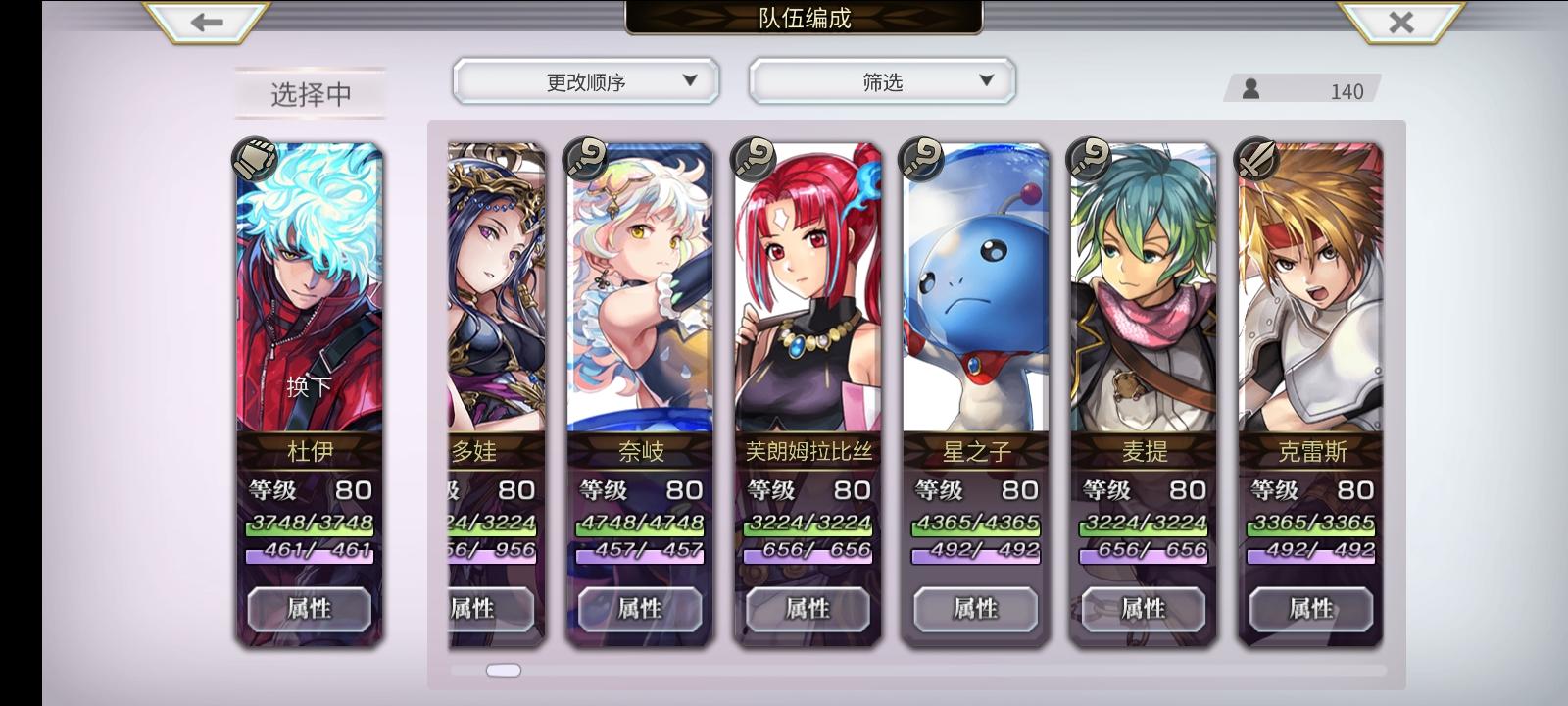Open the 筛选 filter dropdown
Image resolution: width=1568 pixels, height=706 pixels.
(x=880, y=81)
